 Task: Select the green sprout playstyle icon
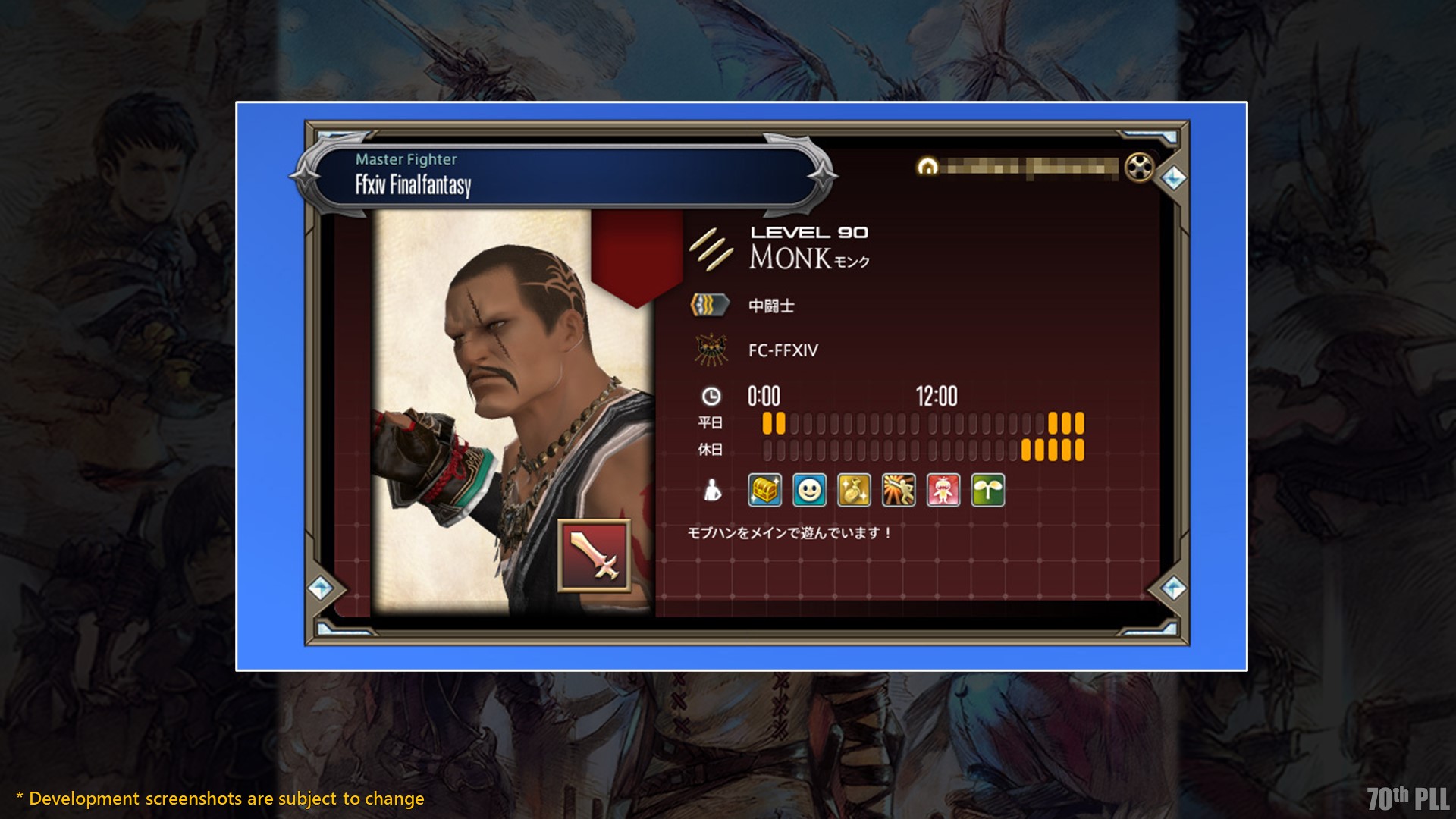tap(988, 491)
